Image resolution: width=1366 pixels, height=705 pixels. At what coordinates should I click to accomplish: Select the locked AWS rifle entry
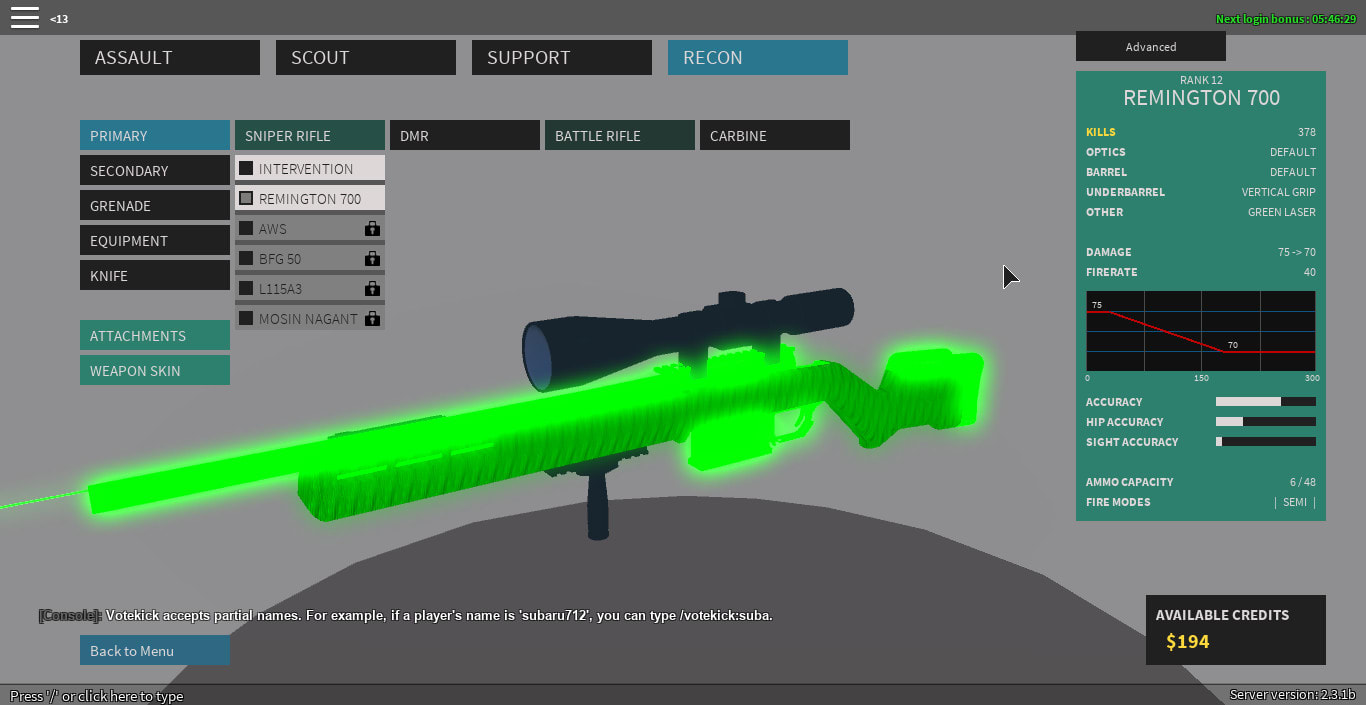(309, 228)
